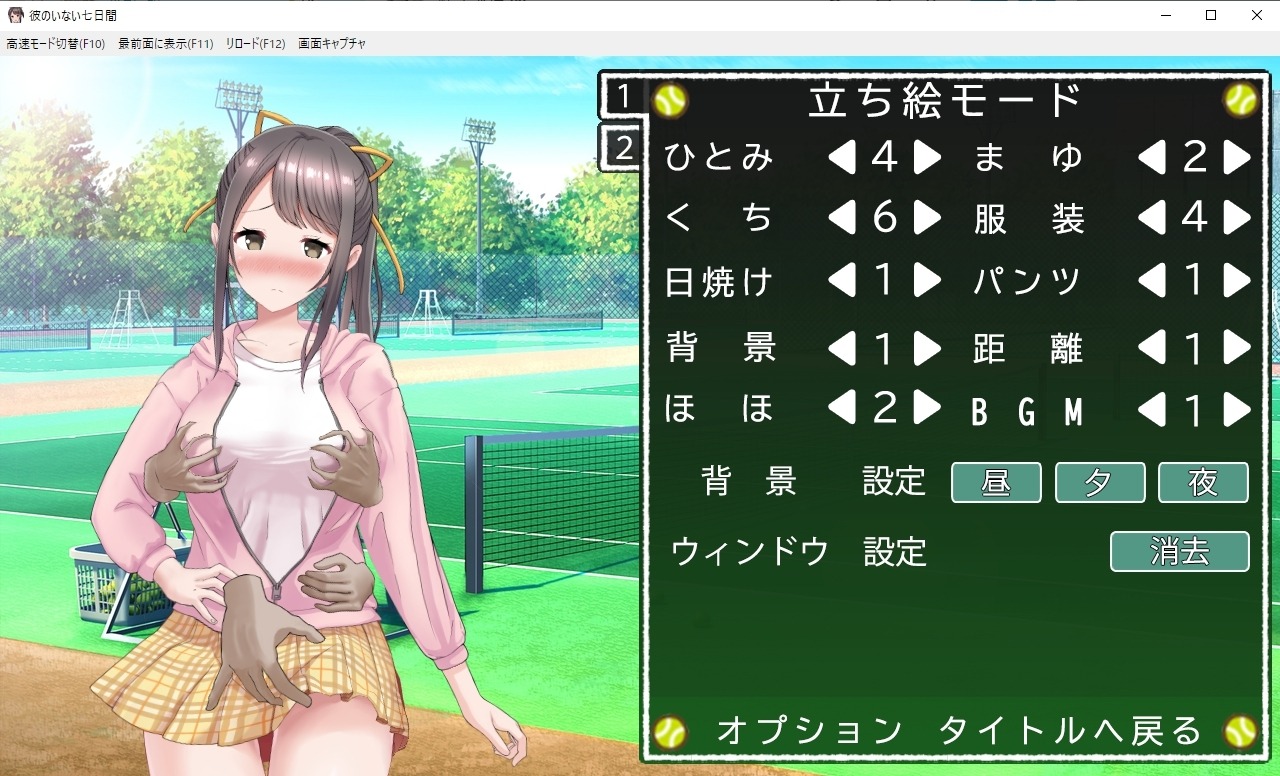Select the 夜 night background

(x=1203, y=483)
